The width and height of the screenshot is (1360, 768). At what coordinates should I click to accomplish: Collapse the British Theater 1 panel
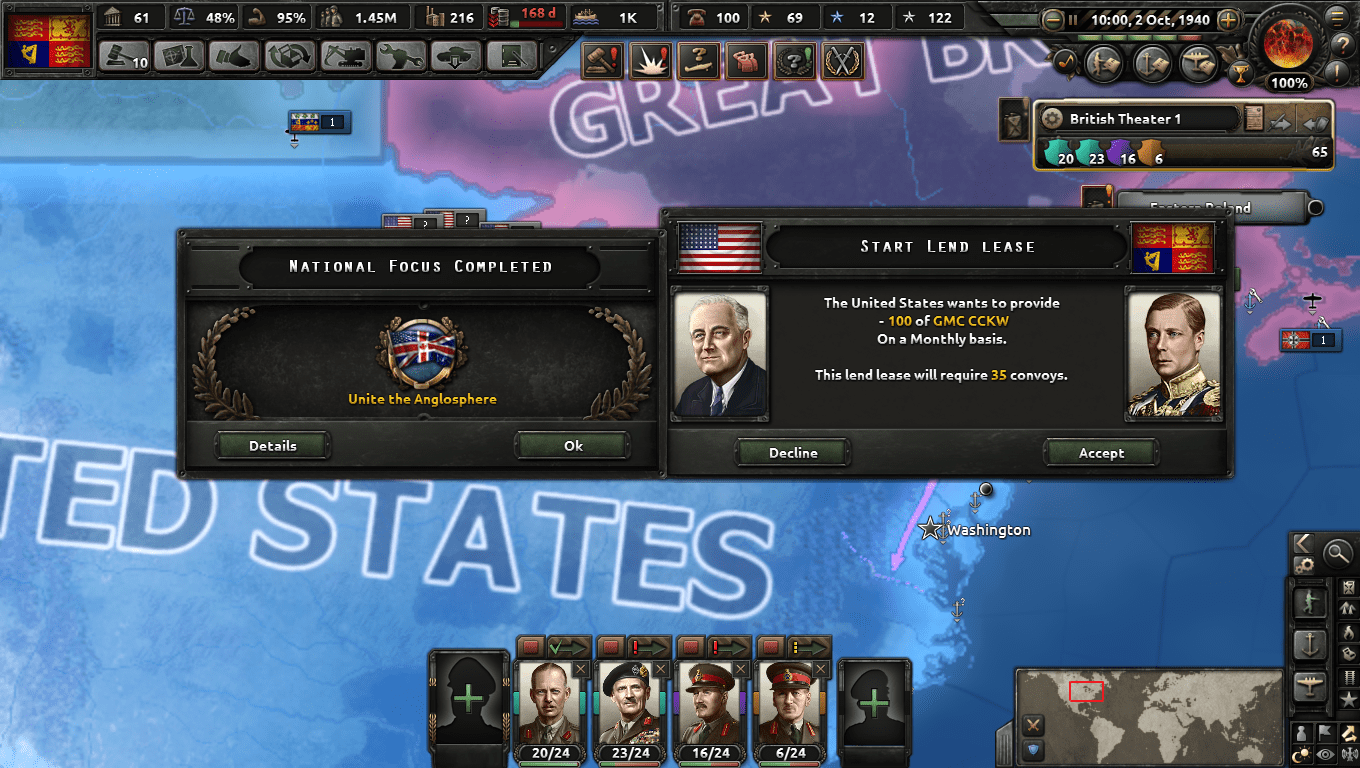pyautogui.click(x=1314, y=123)
